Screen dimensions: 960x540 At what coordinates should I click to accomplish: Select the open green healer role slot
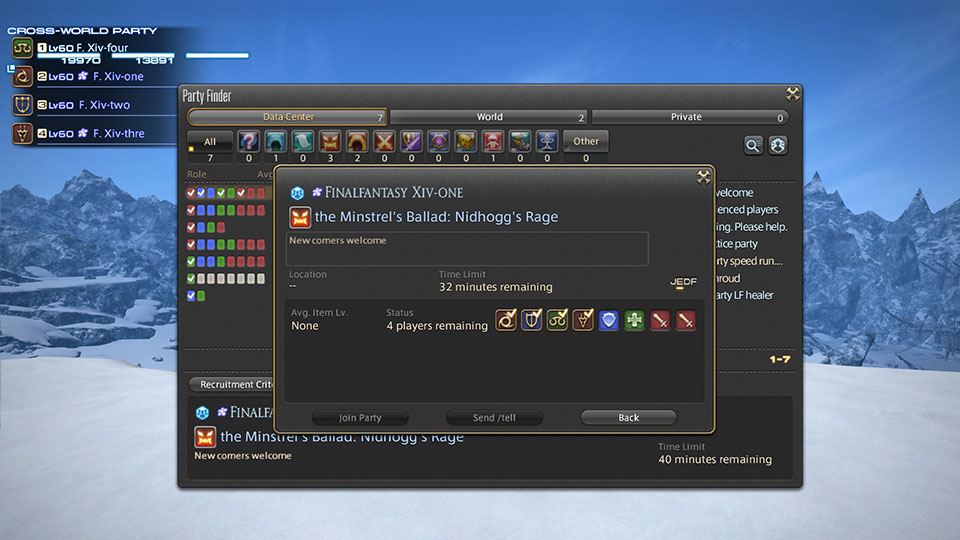click(x=634, y=320)
